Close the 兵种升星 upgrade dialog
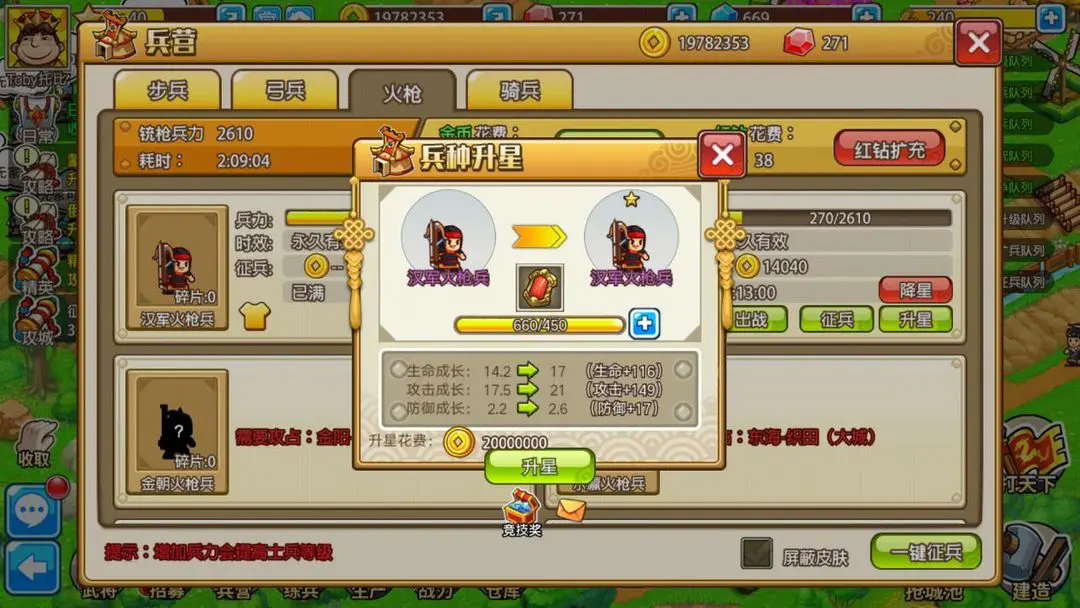The height and width of the screenshot is (608, 1080). point(721,154)
